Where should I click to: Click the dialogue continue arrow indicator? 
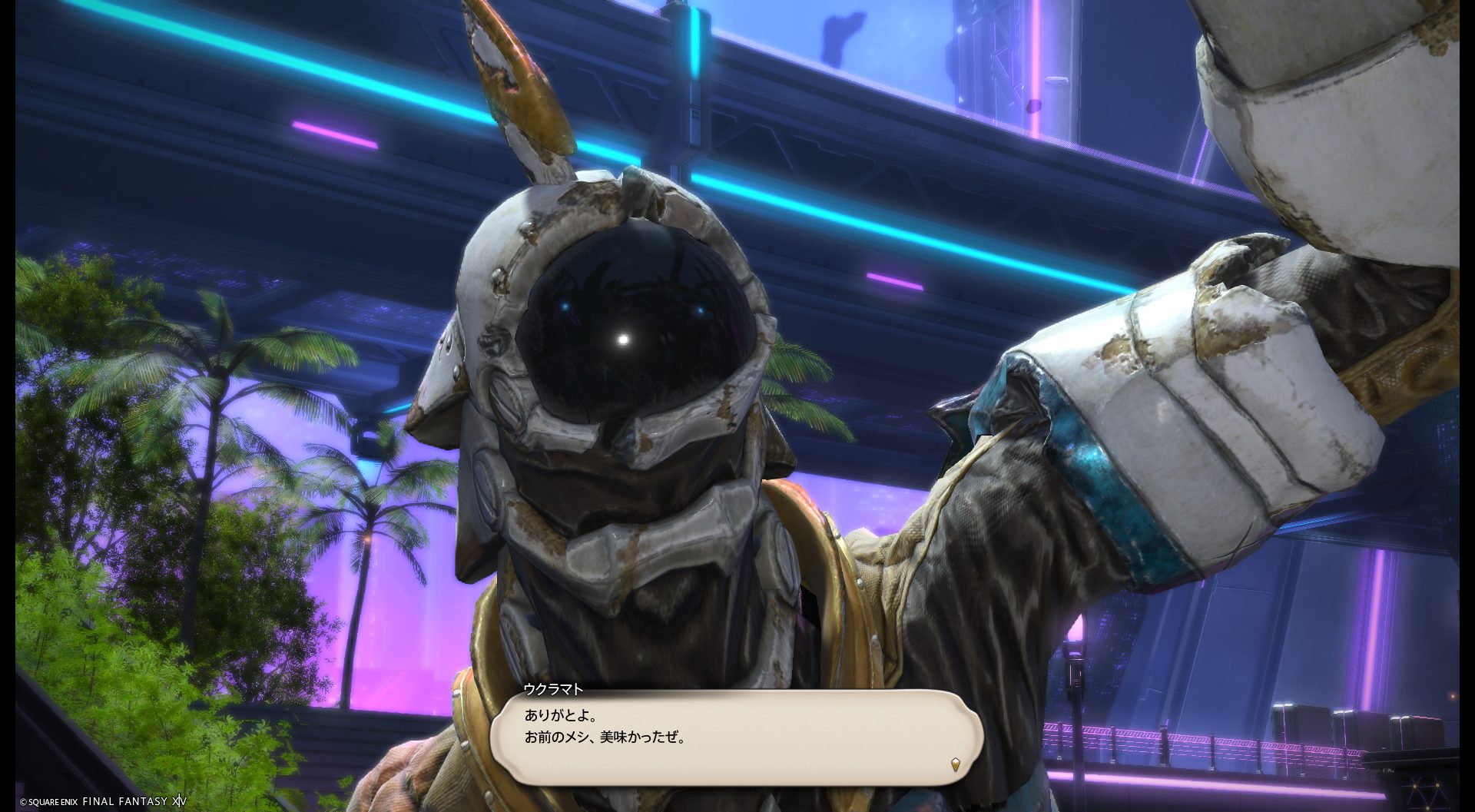click(955, 764)
